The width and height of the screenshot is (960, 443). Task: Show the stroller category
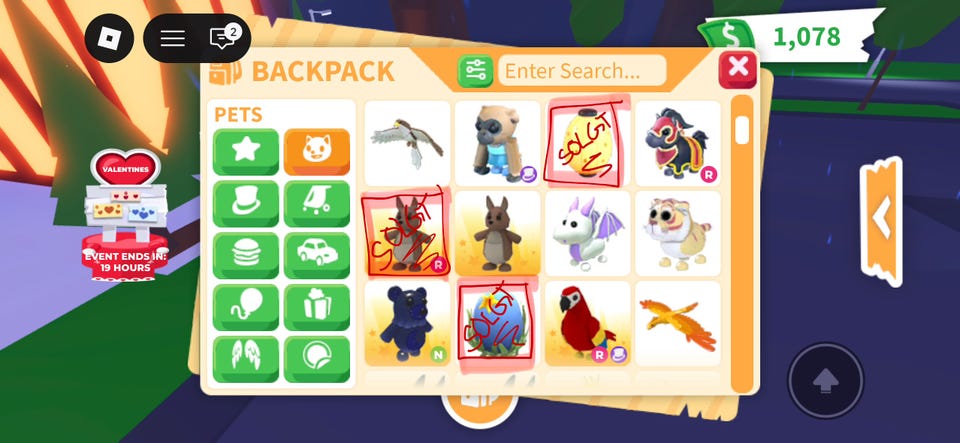click(x=317, y=204)
